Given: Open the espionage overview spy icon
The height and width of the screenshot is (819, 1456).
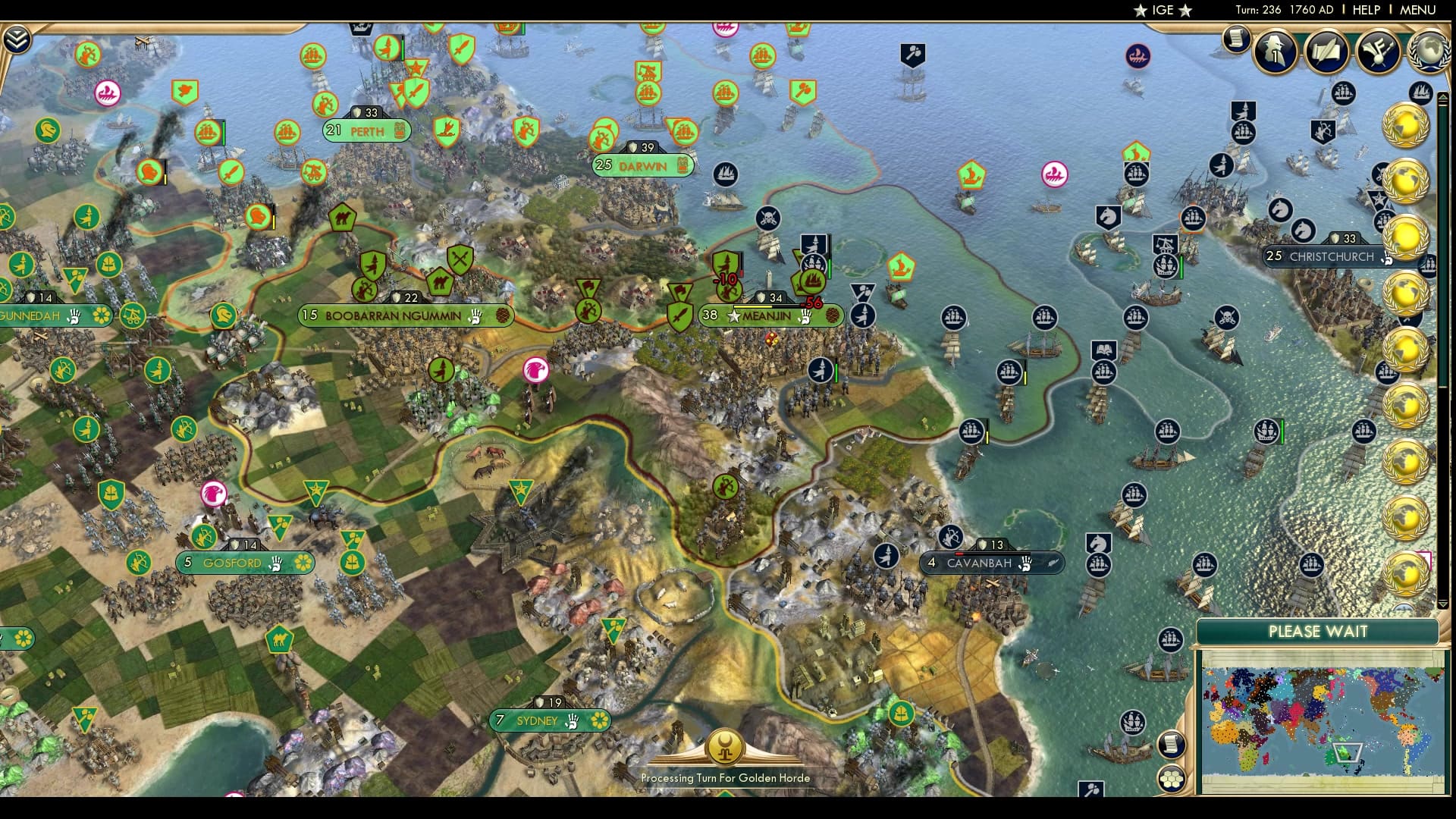Looking at the screenshot, I should pos(1274,52).
